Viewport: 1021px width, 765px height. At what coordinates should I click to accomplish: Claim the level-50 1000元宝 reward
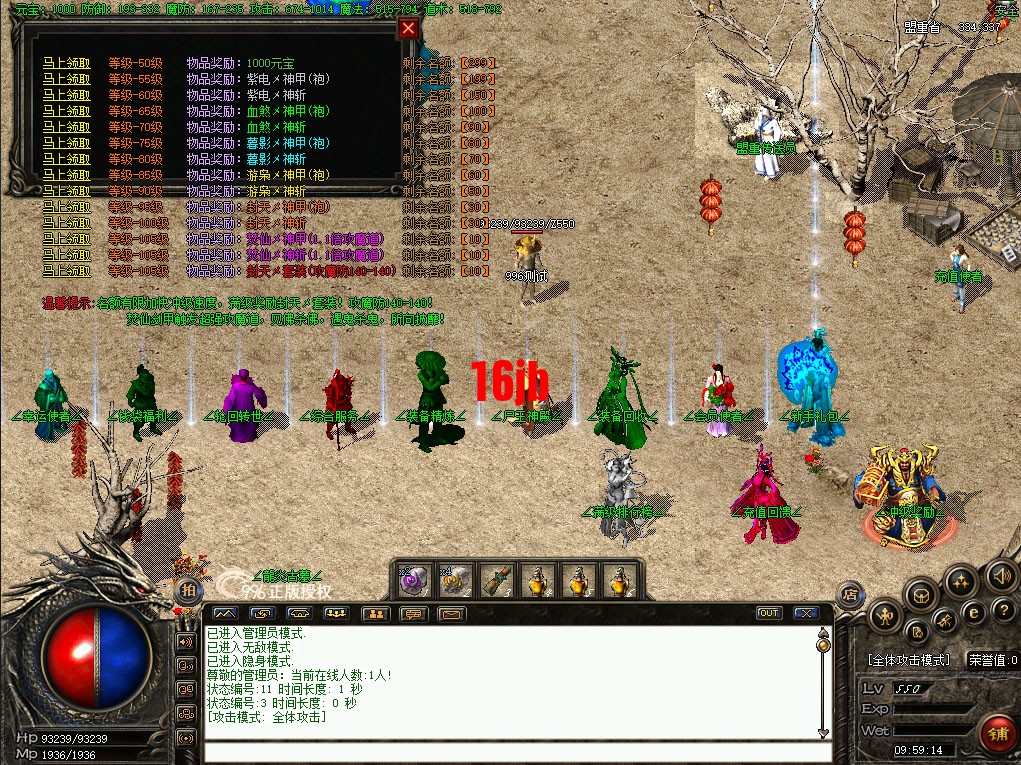66,63
